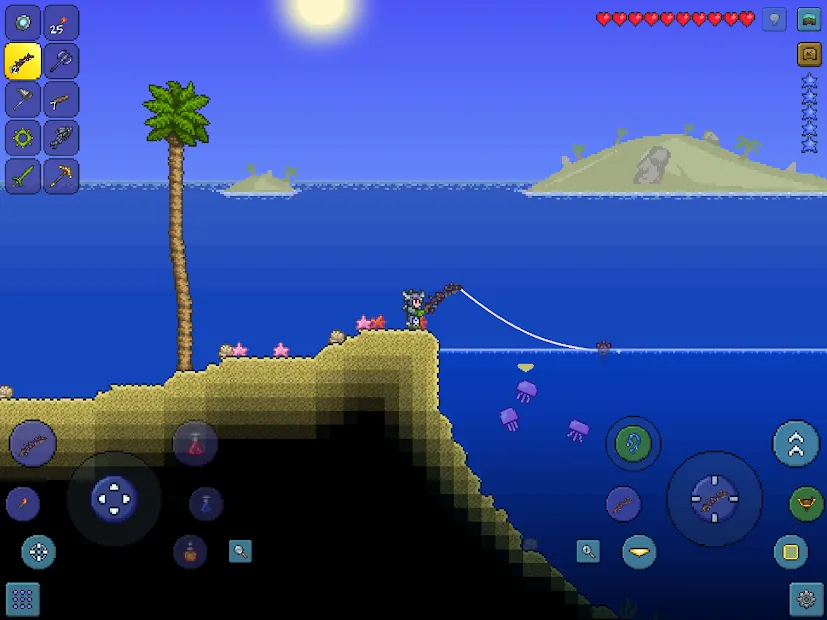The height and width of the screenshot is (620, 827).
Task: Choose the torch stack of 25 slot
Action: [61, 21]
